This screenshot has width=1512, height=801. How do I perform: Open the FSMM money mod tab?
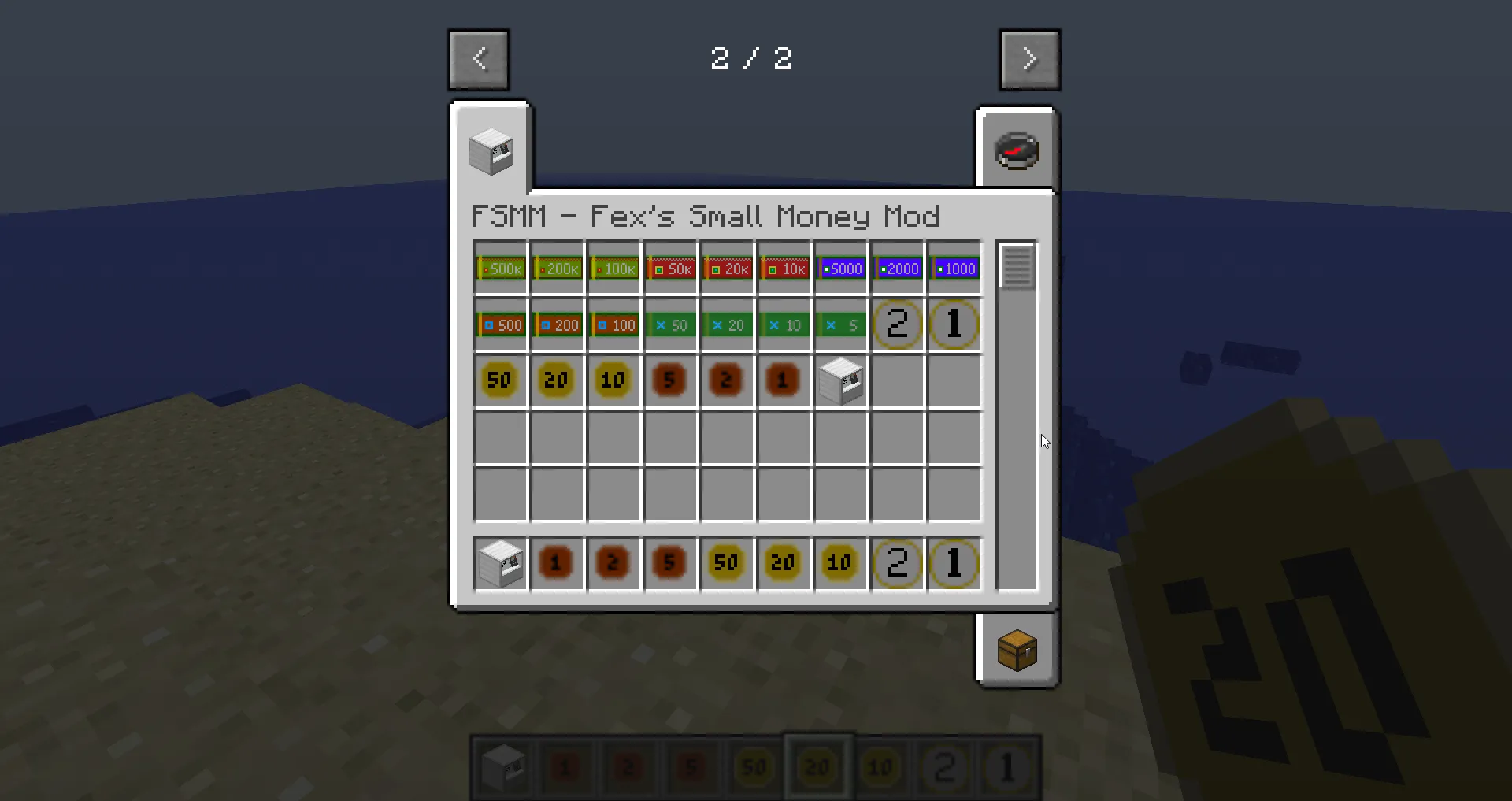click(492, 150)
